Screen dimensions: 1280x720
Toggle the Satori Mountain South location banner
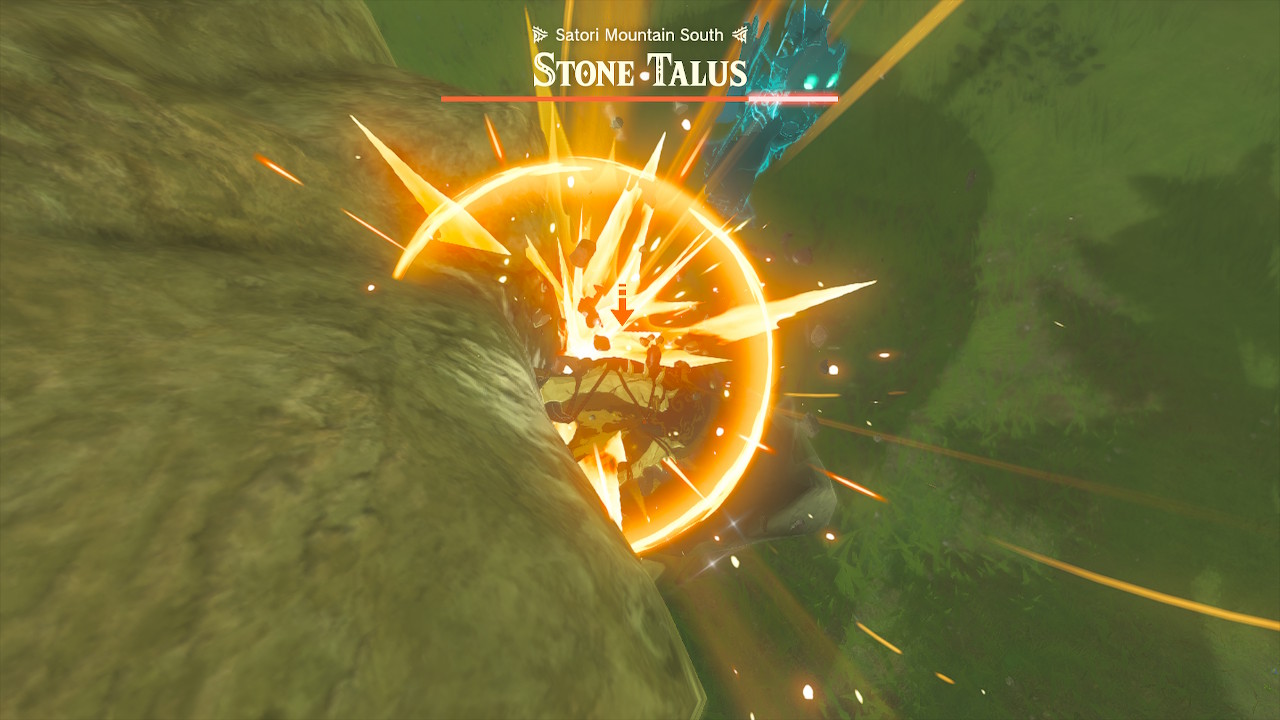tap(640, 34)
